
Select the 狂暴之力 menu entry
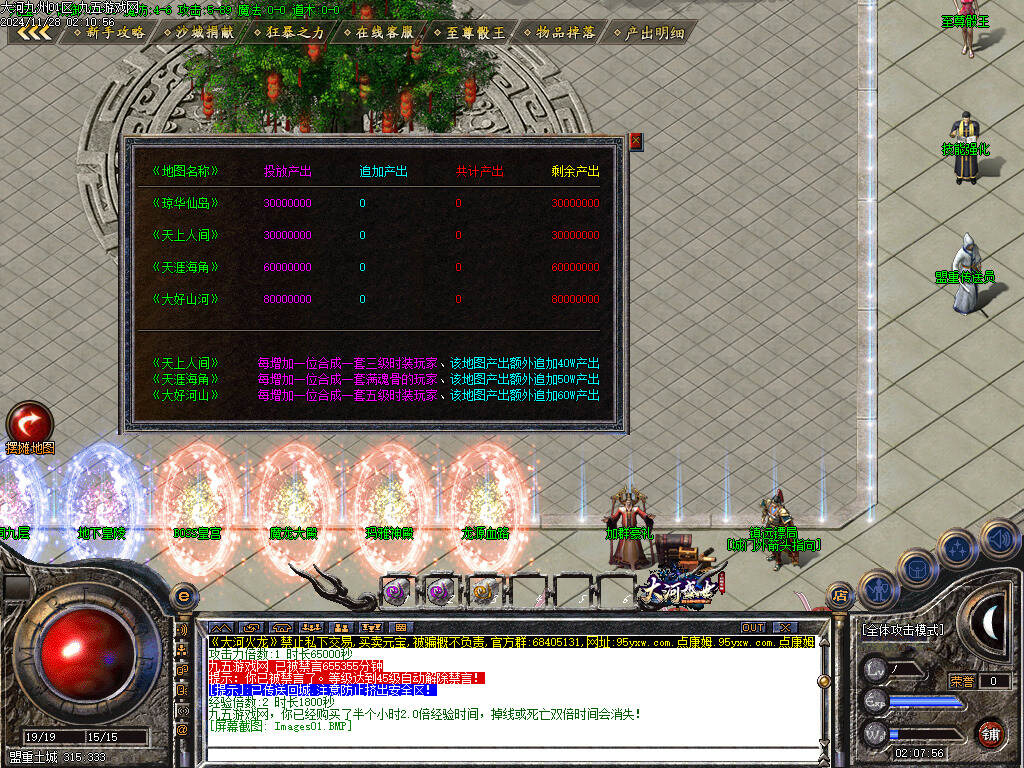point(288,32)
